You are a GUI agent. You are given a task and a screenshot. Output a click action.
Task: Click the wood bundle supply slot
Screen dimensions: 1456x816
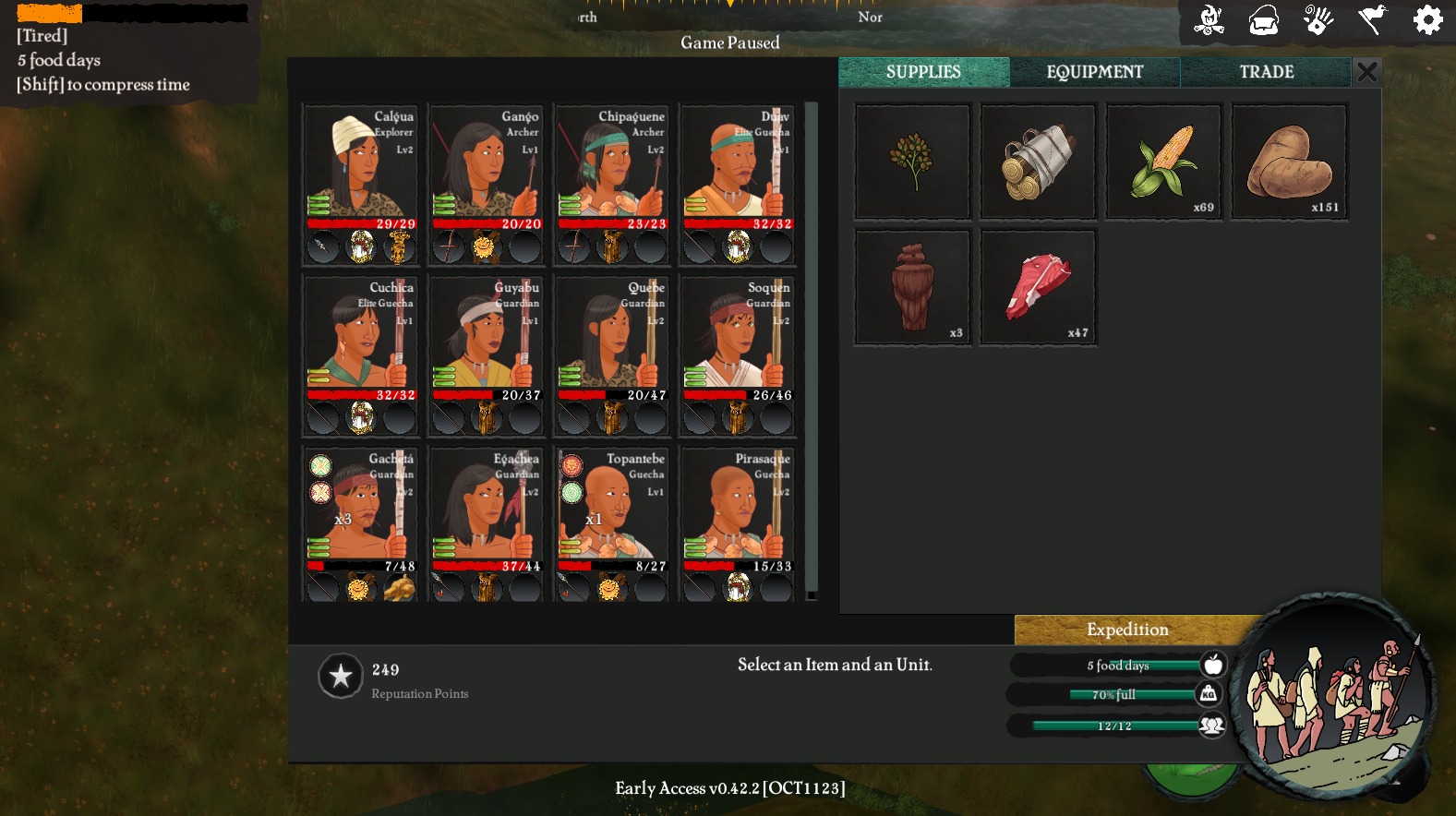[1038, 162]
